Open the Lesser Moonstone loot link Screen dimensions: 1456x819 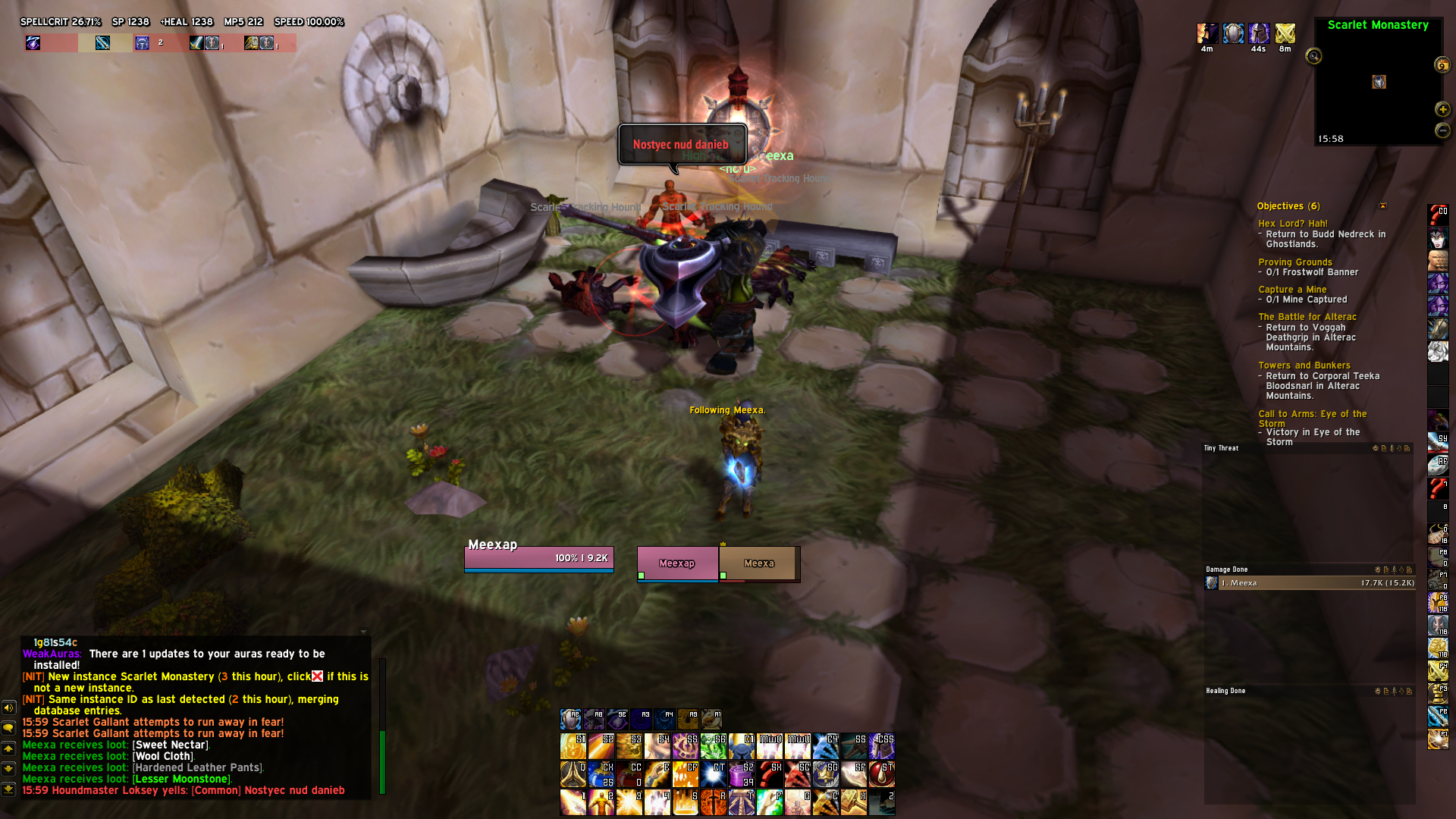(x=180, y=779)
